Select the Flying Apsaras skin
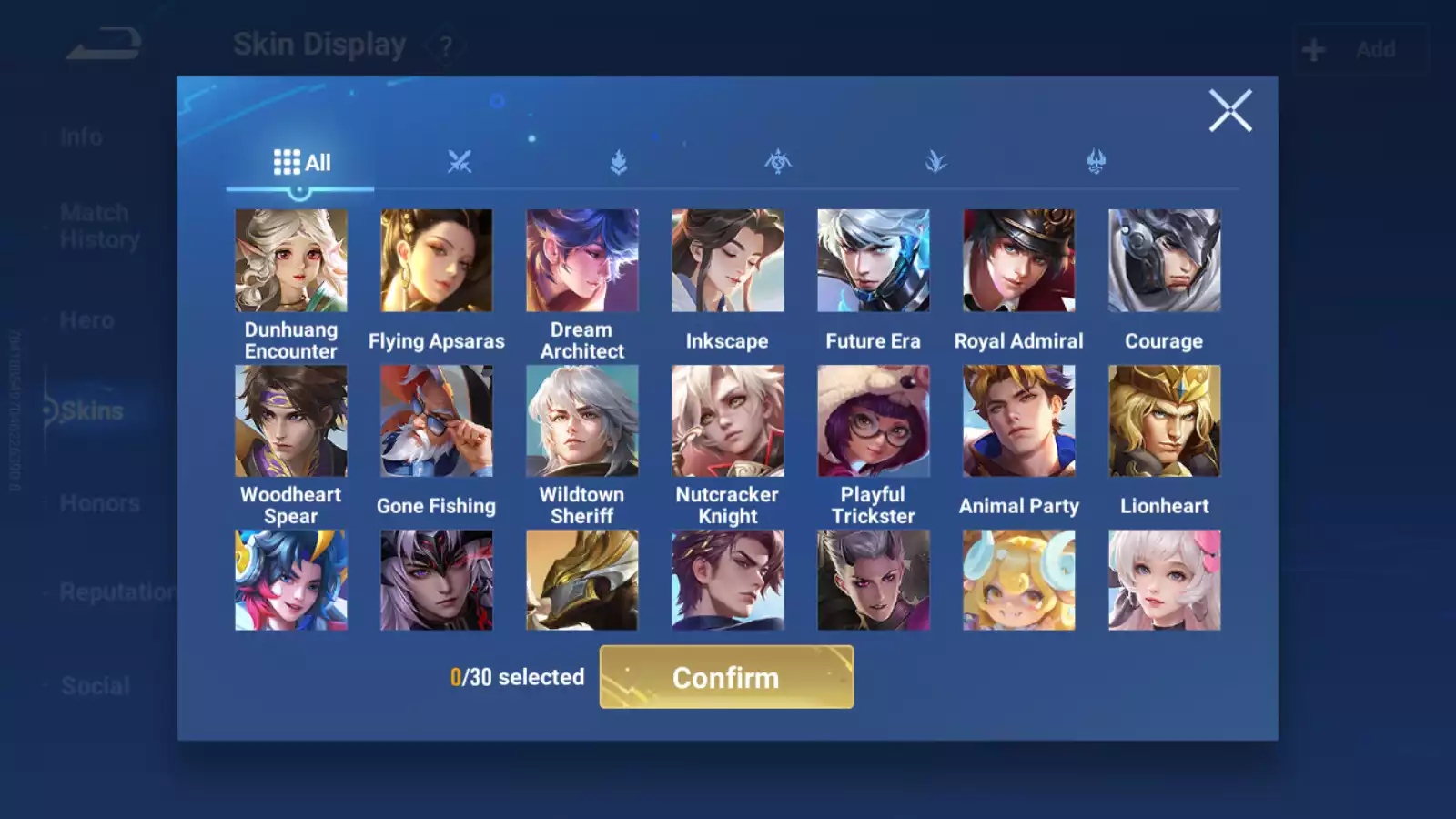Screen dimensions: 1456x819 [437, 261]
